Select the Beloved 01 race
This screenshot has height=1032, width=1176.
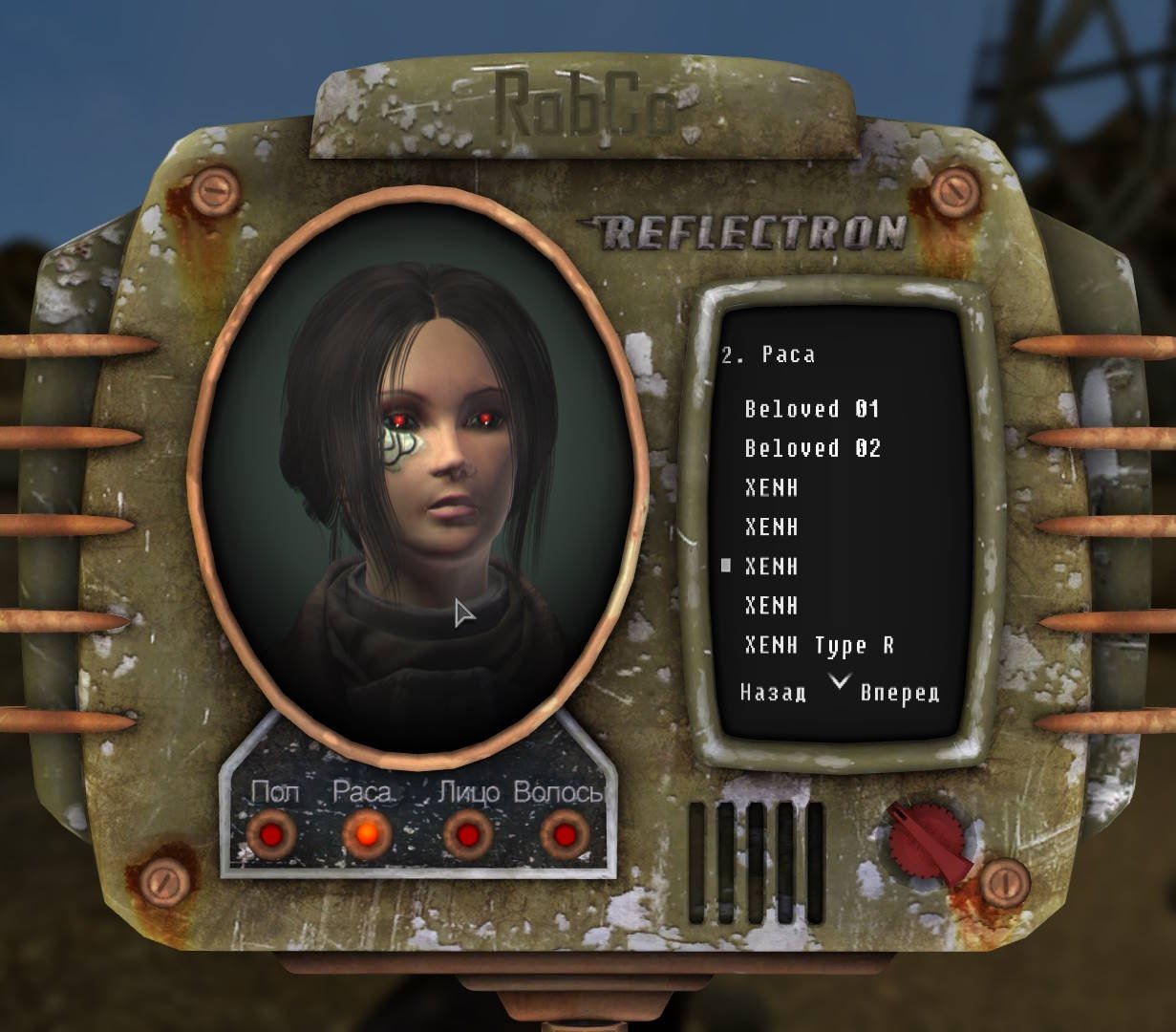(811, 410)
